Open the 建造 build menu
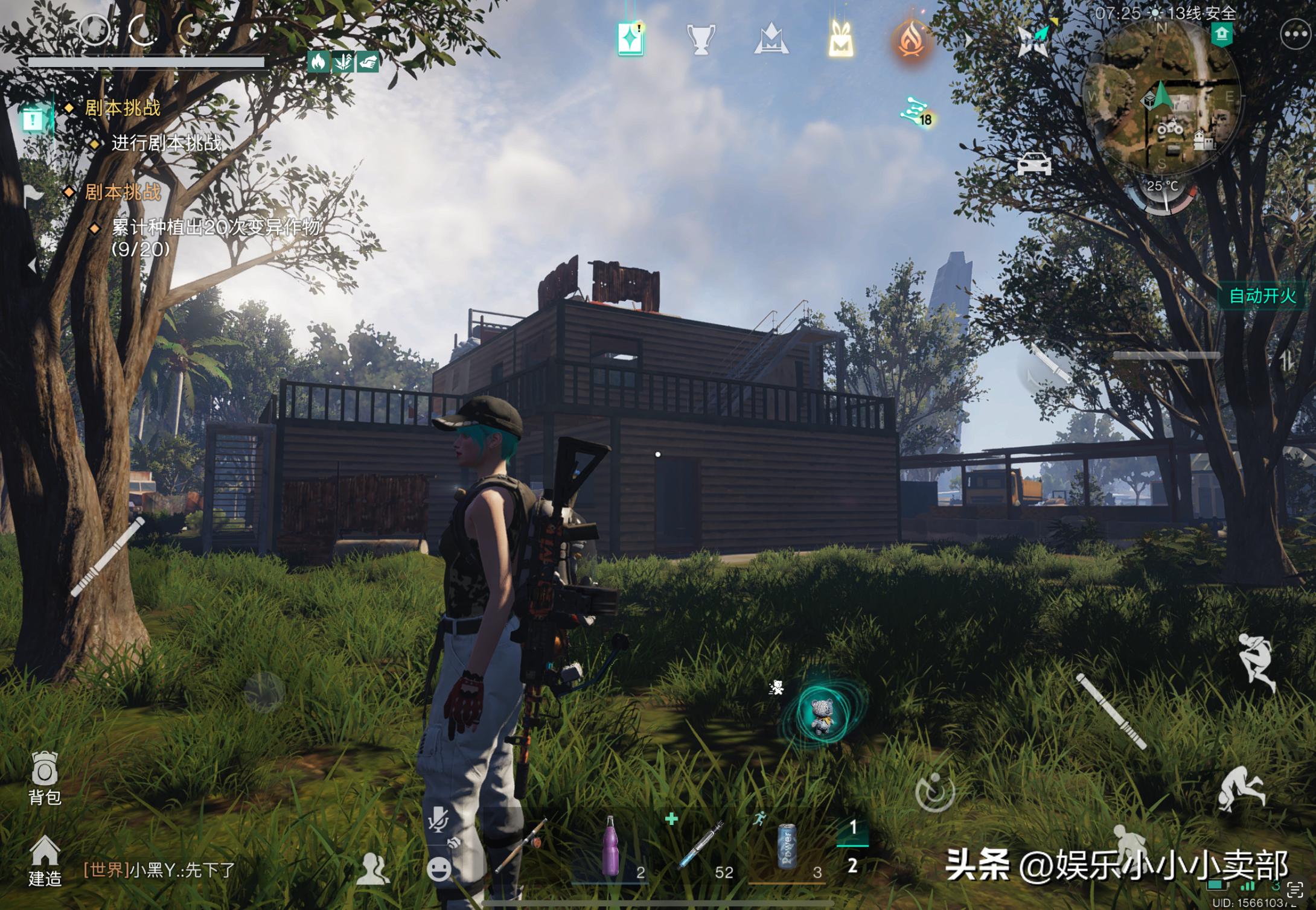 [x=45, y=861]
